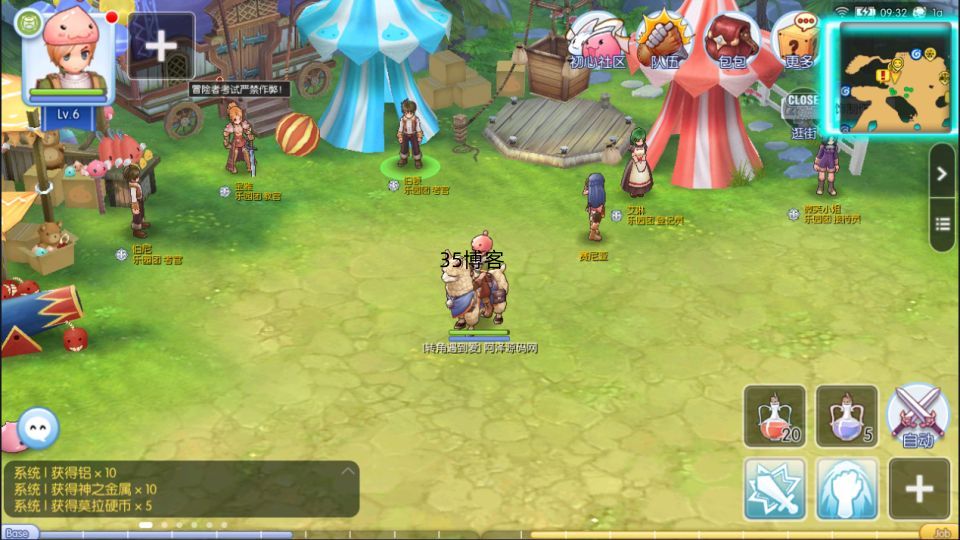Toggle 自动 auto-battle crossed swords
This screenshot has width=960, height=540.
(x=918, y=416)
